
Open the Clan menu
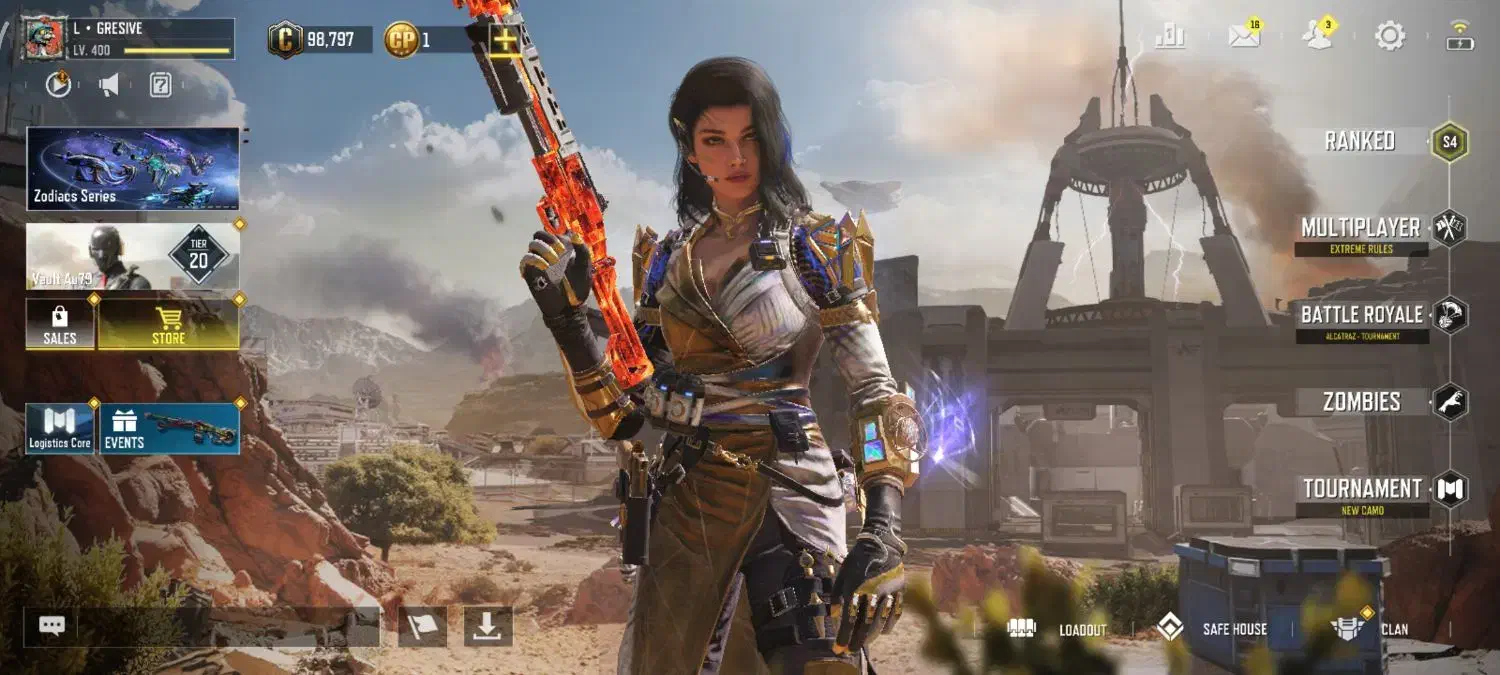[1369, 629]
